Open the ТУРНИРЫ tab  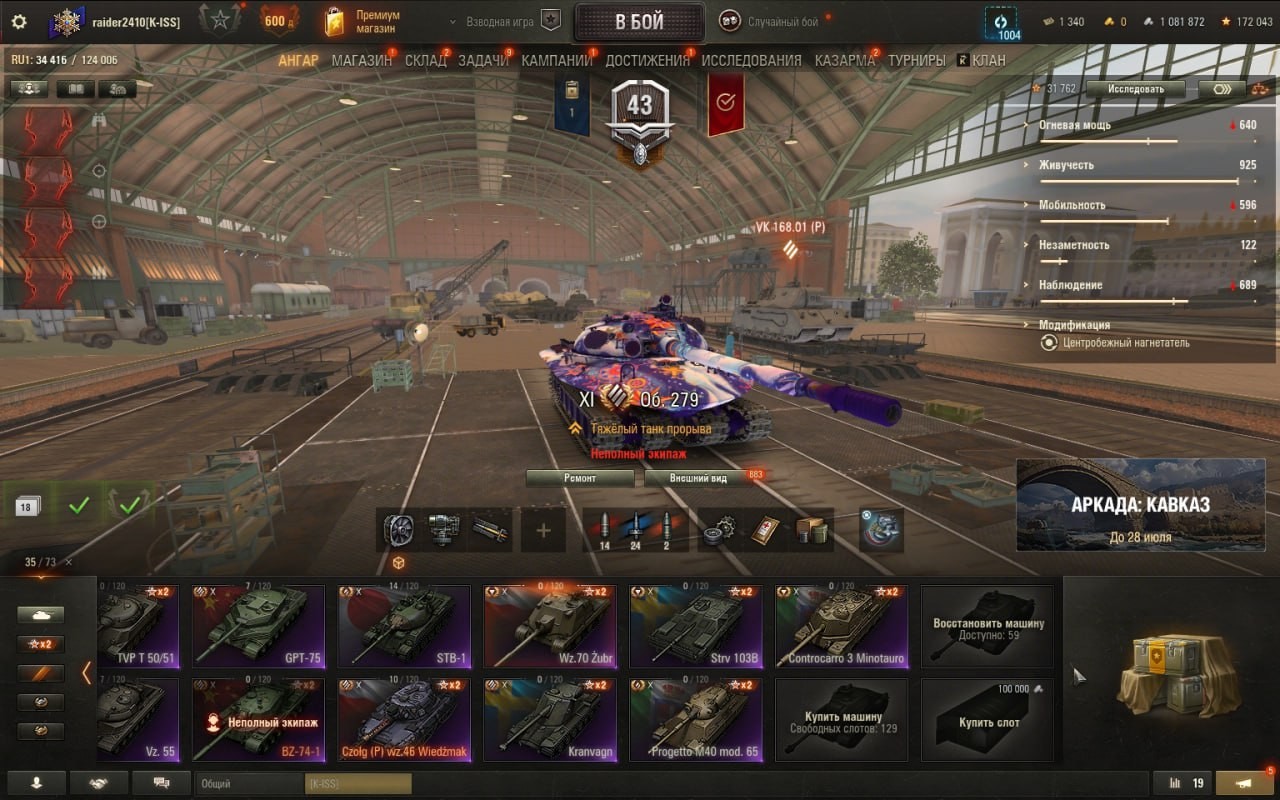click(x=916, y=60)
